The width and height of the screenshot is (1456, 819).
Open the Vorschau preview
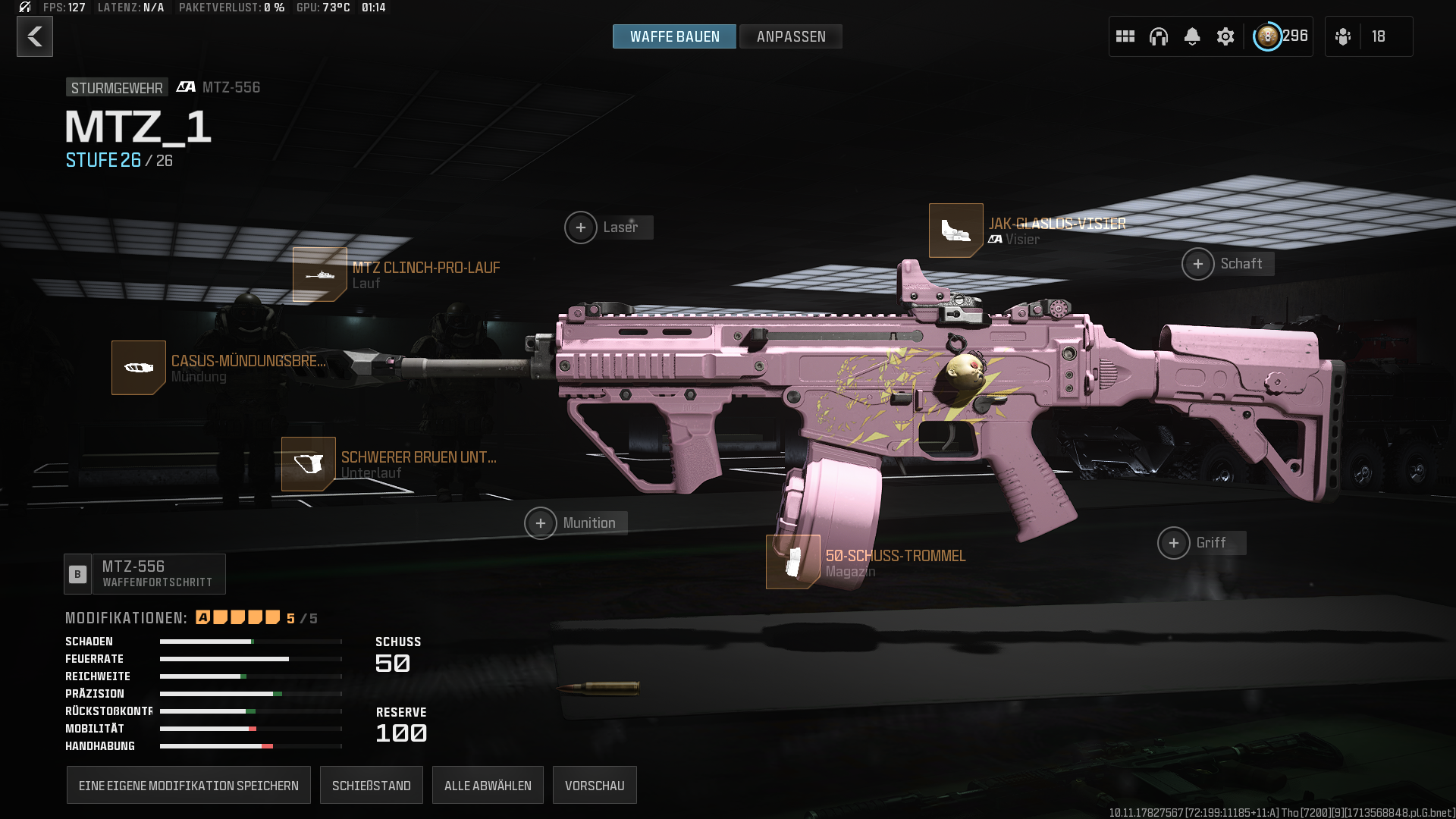point(595,786)
